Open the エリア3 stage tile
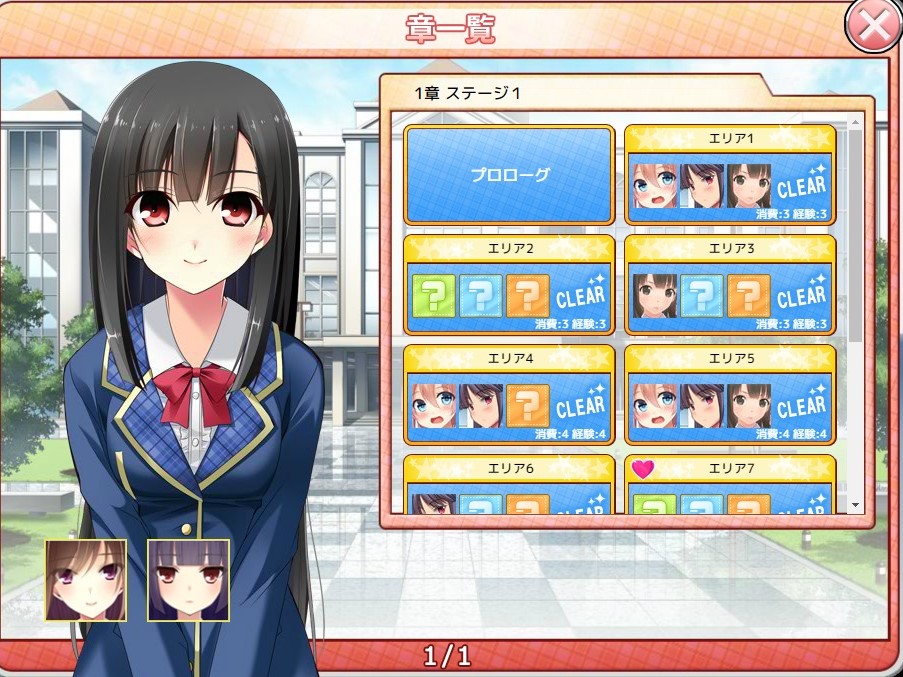 point(730,285)
